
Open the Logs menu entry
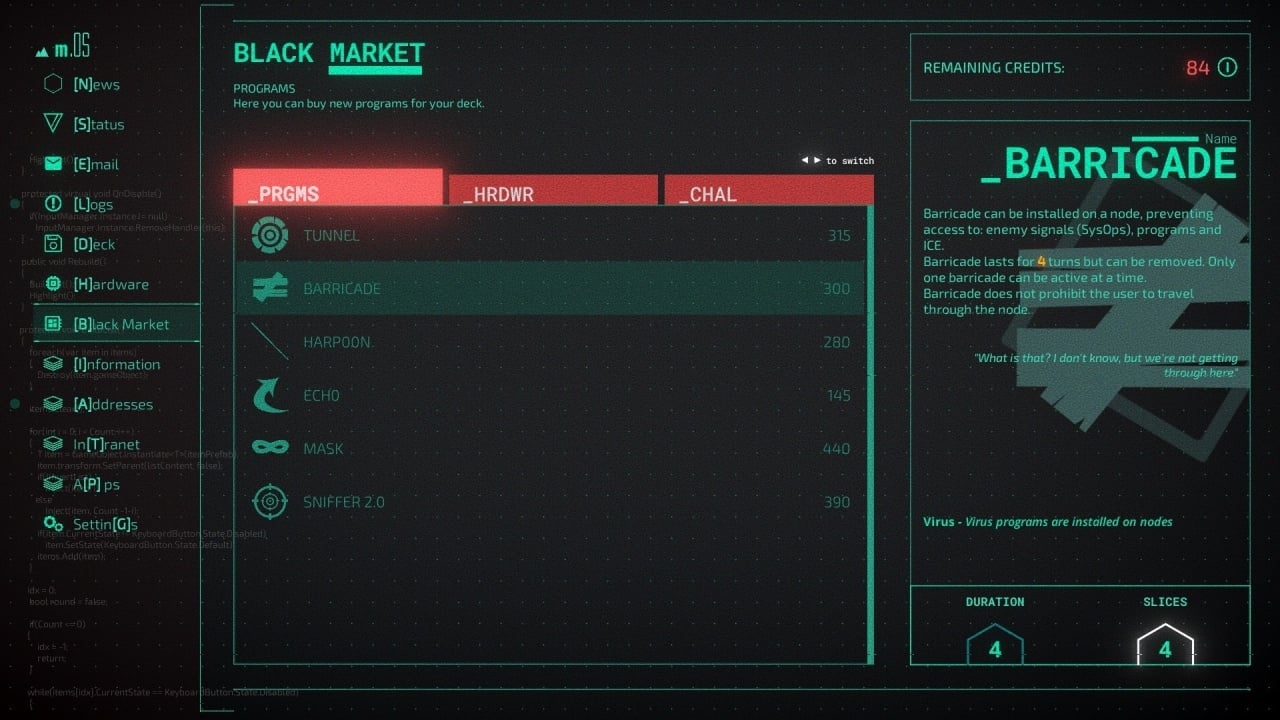tap(93, 205)
